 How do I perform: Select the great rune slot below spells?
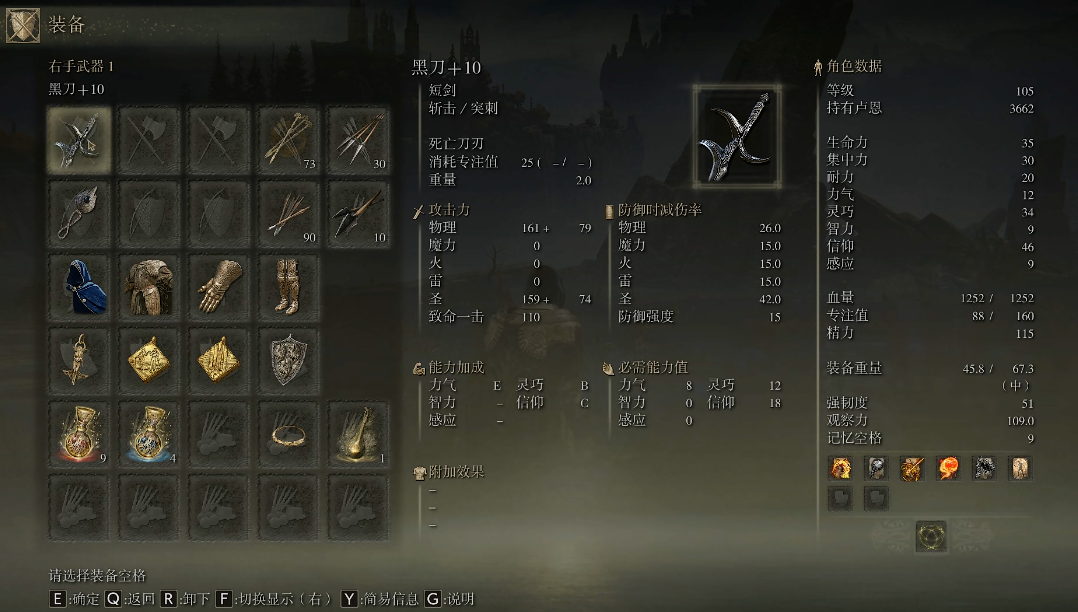(931, 535)
